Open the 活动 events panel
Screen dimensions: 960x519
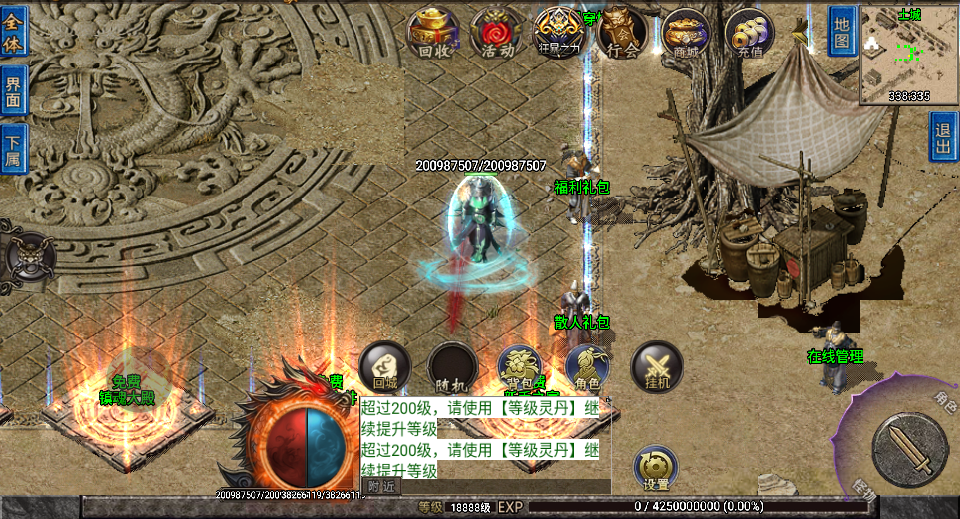497,33
